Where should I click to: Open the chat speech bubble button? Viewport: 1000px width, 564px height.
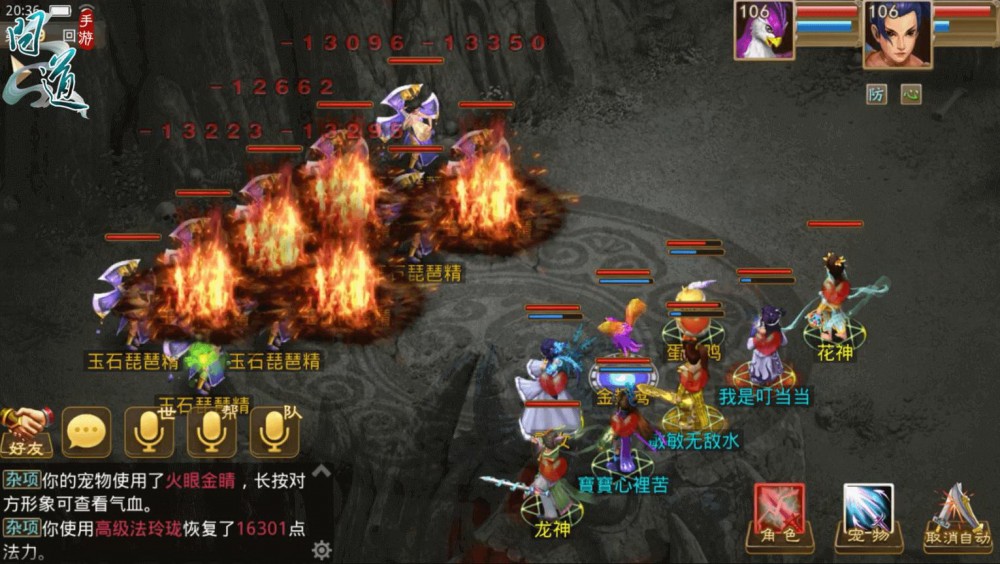coord(87,432)
